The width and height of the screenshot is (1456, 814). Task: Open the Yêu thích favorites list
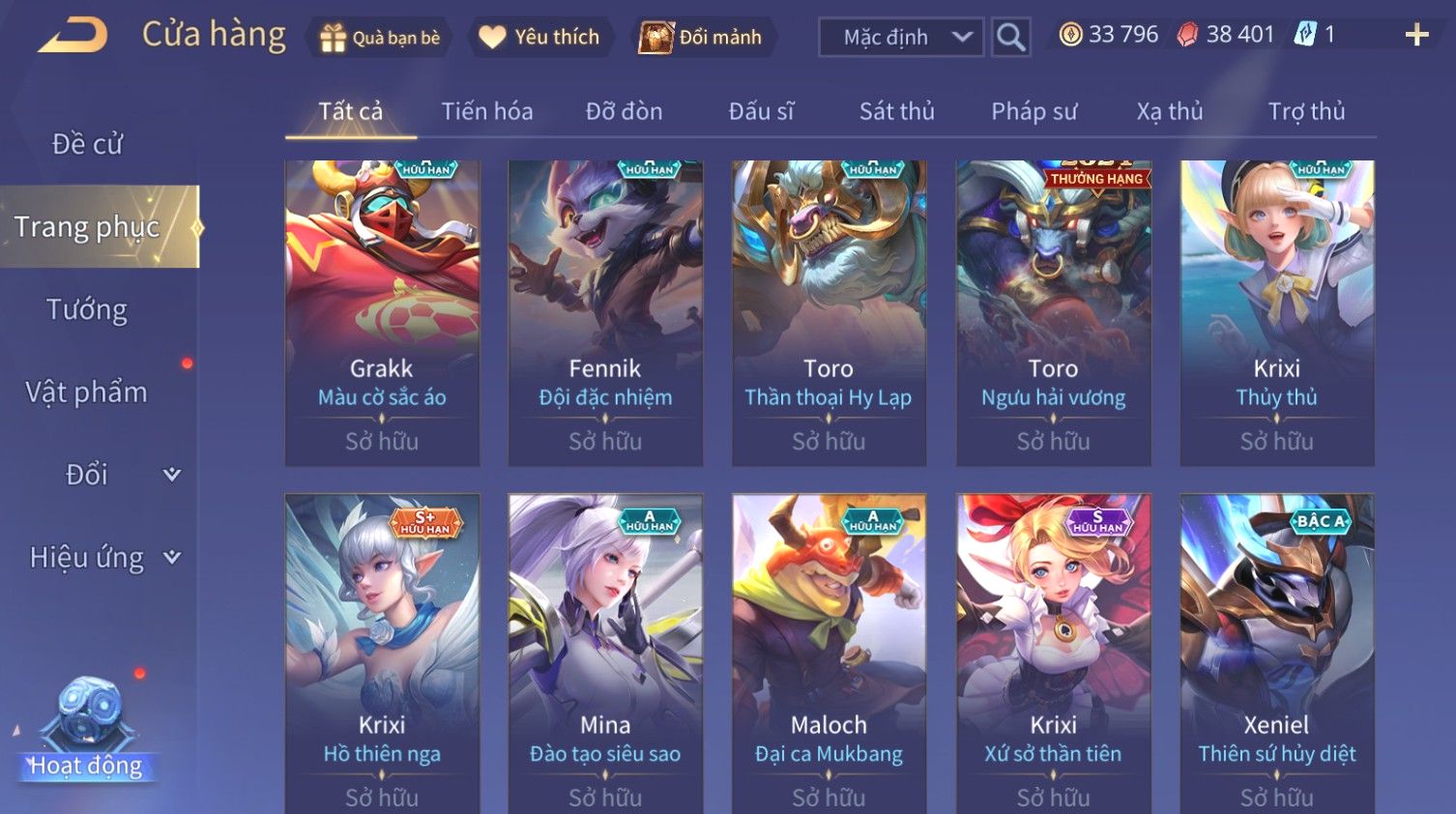(540, 38)
